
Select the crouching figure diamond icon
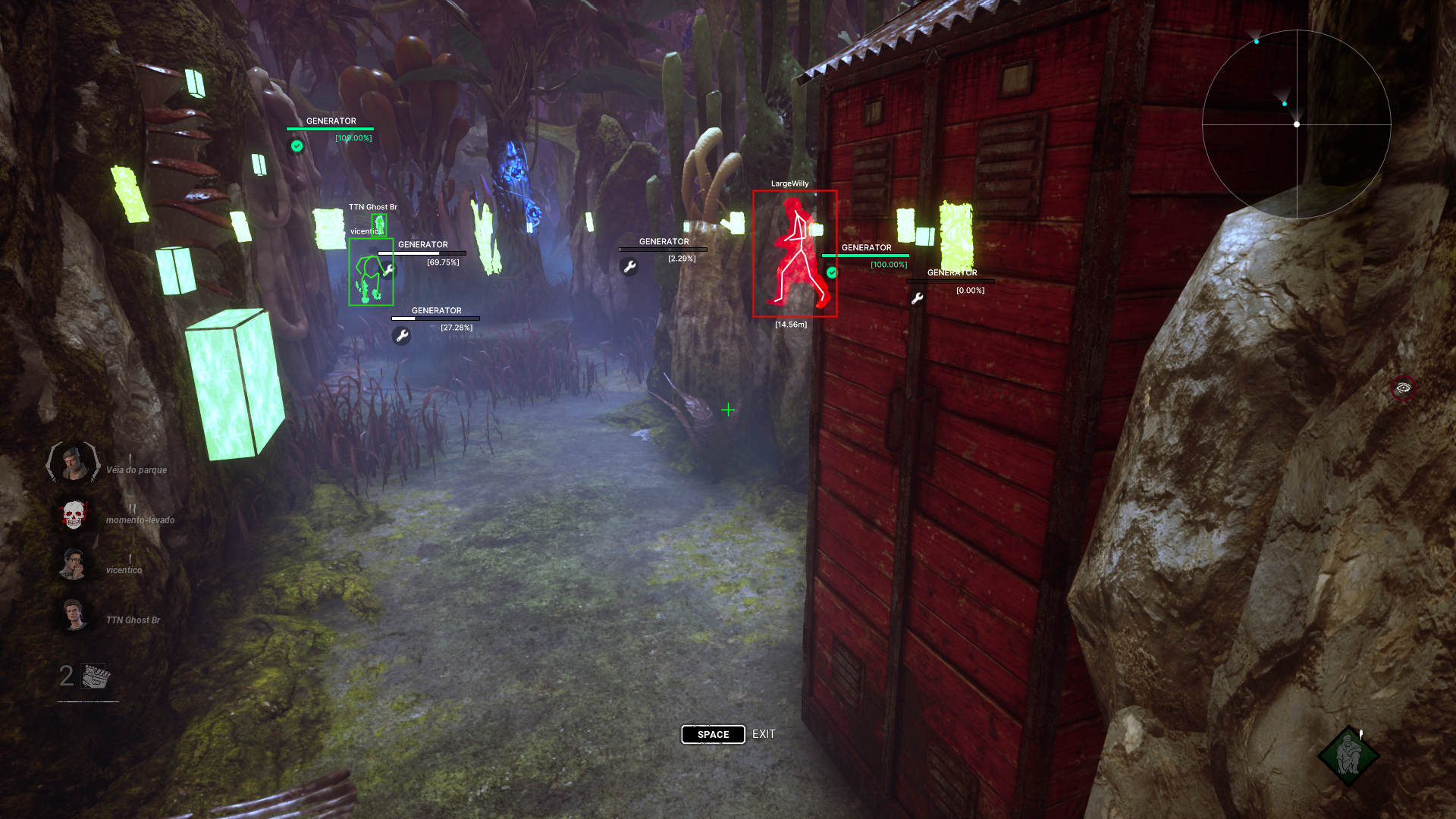1348,755
